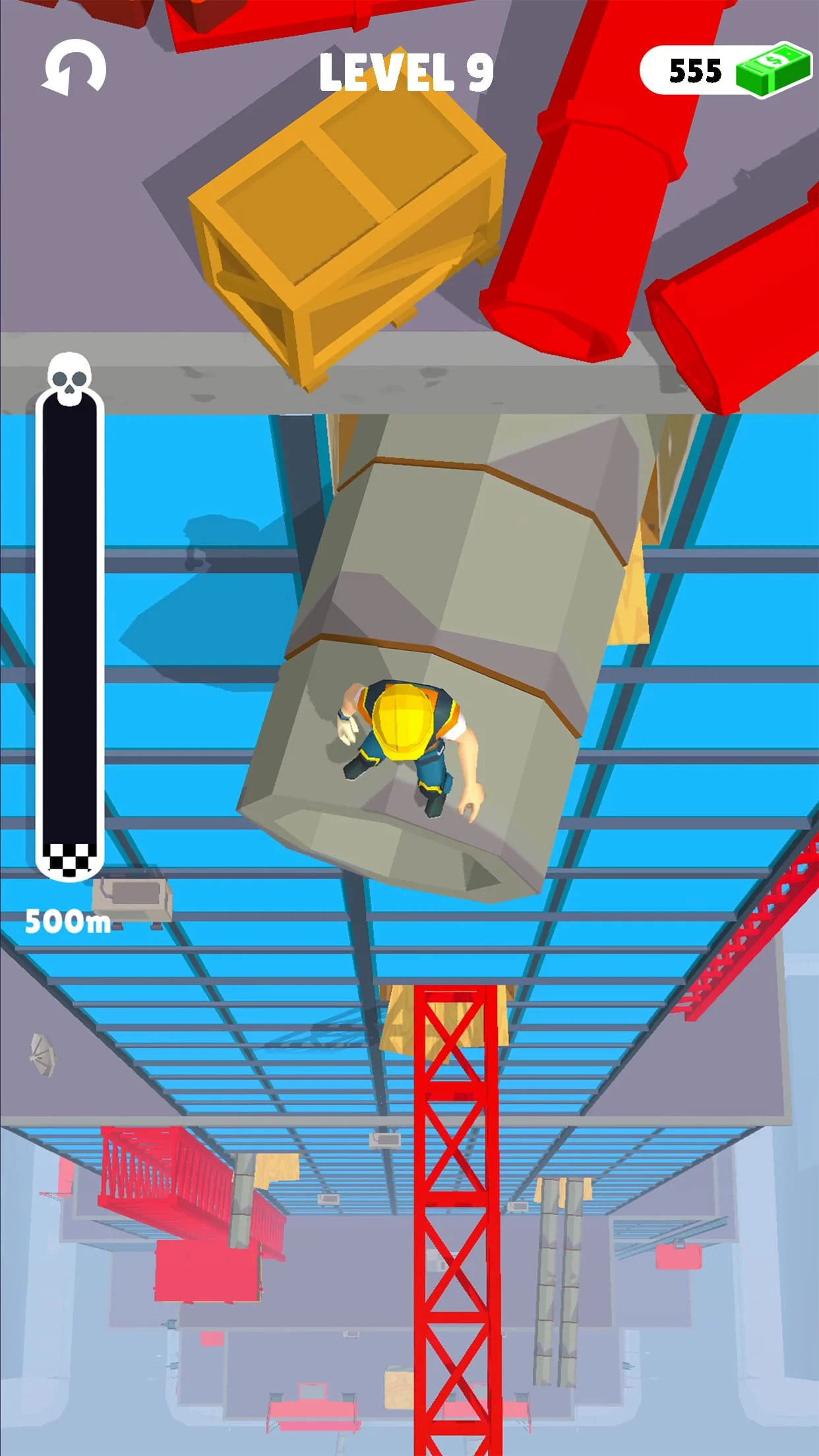819x1456 pixels.
Task: Open the cash balance showing 555
Action: point(724,70)
